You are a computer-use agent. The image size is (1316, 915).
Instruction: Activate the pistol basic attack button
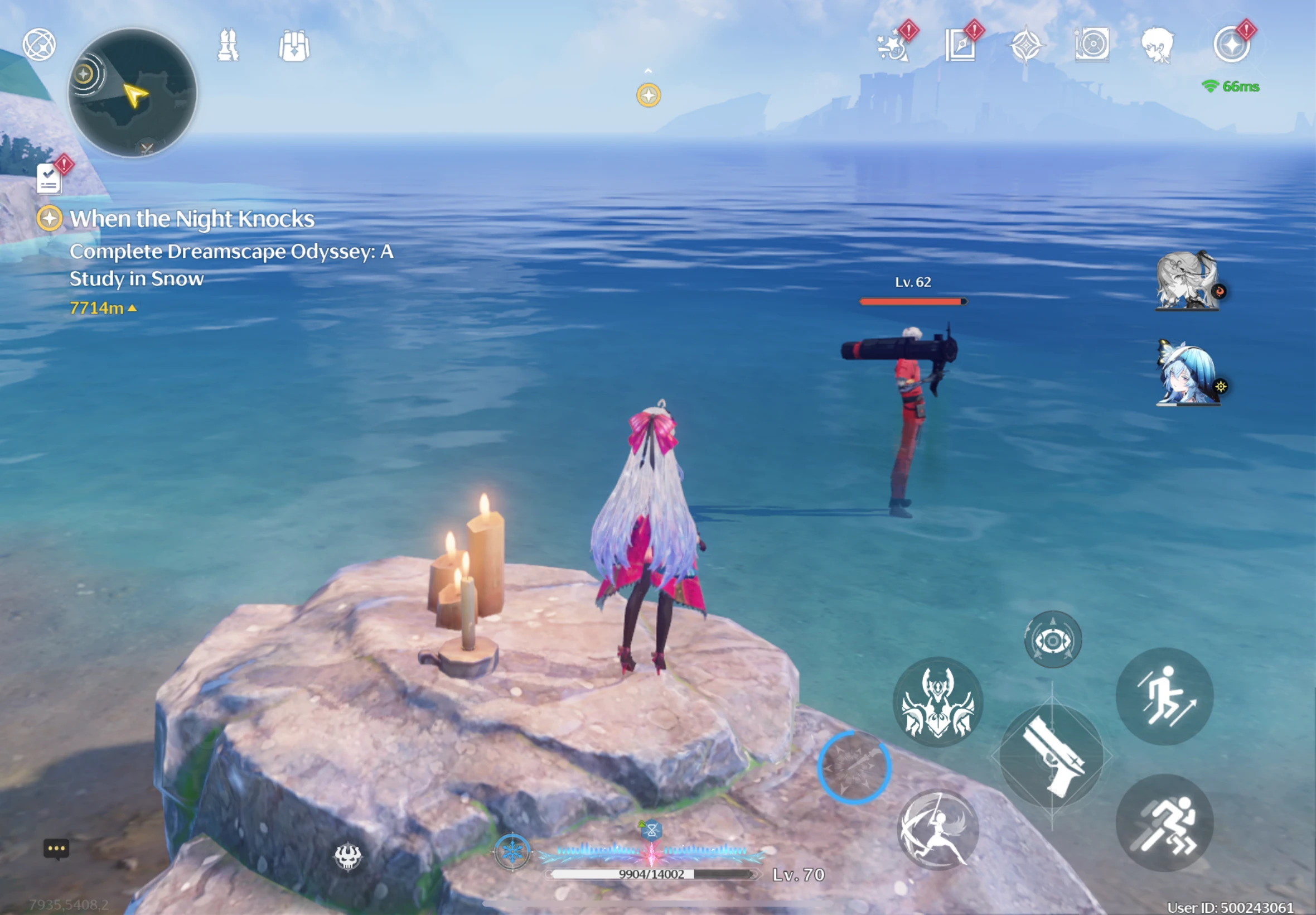(x=1052, y=757)
